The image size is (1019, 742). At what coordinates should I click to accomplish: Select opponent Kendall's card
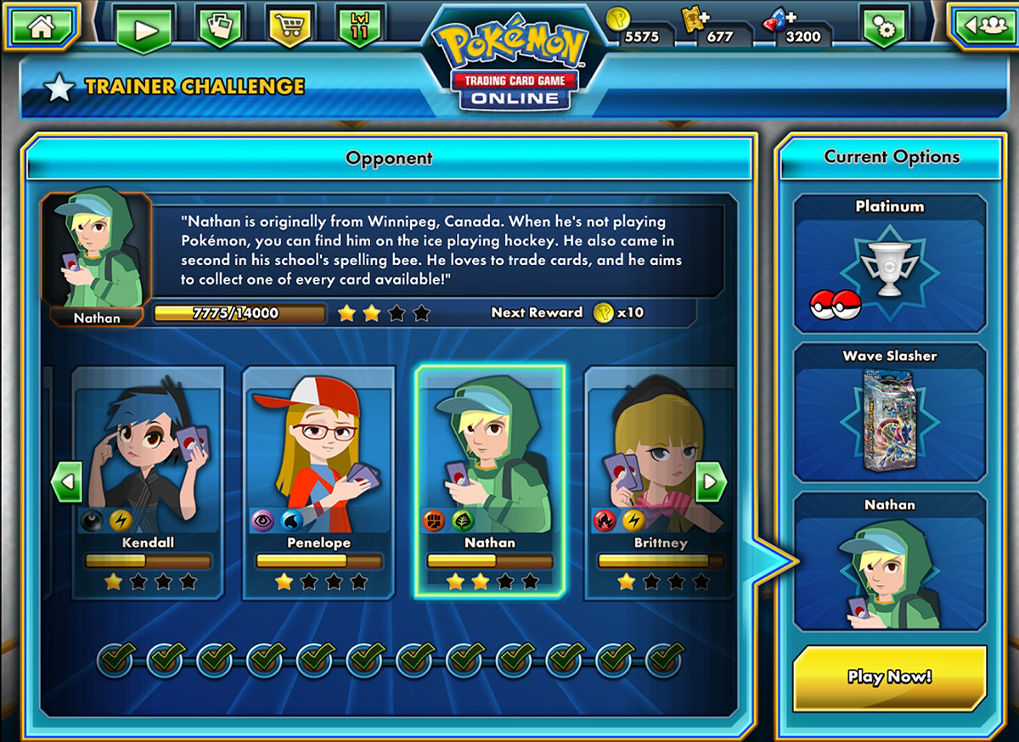[x=149, y=480]
